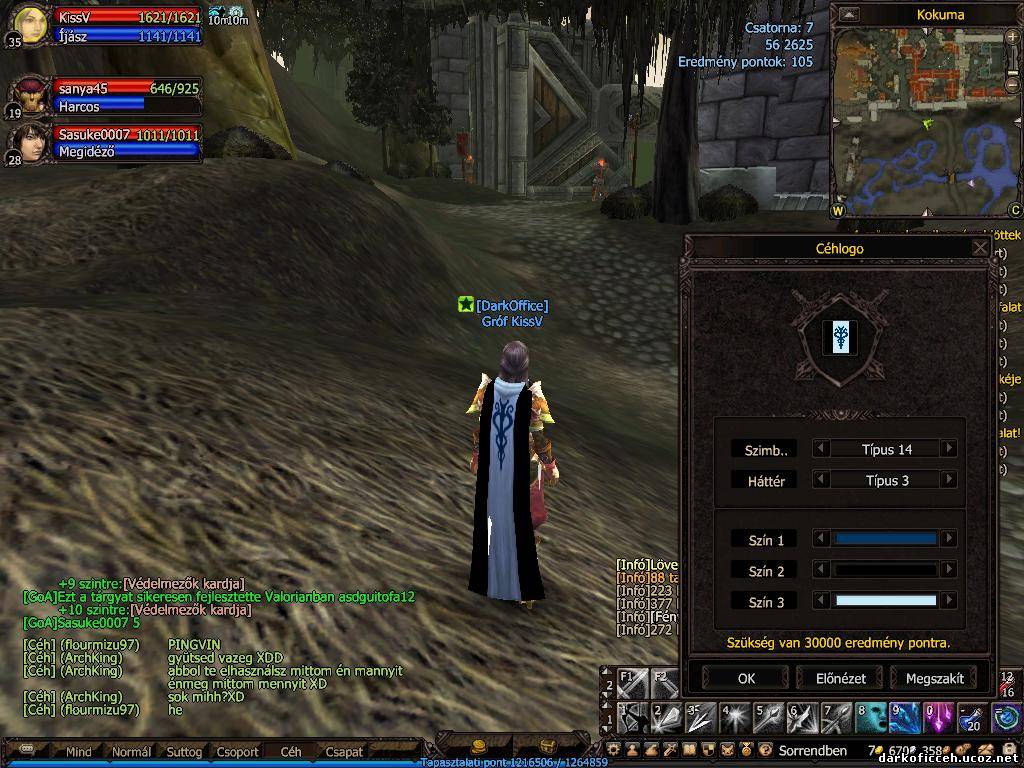
Task: Show all chat with the Mind tab
Action: [79, 752]
